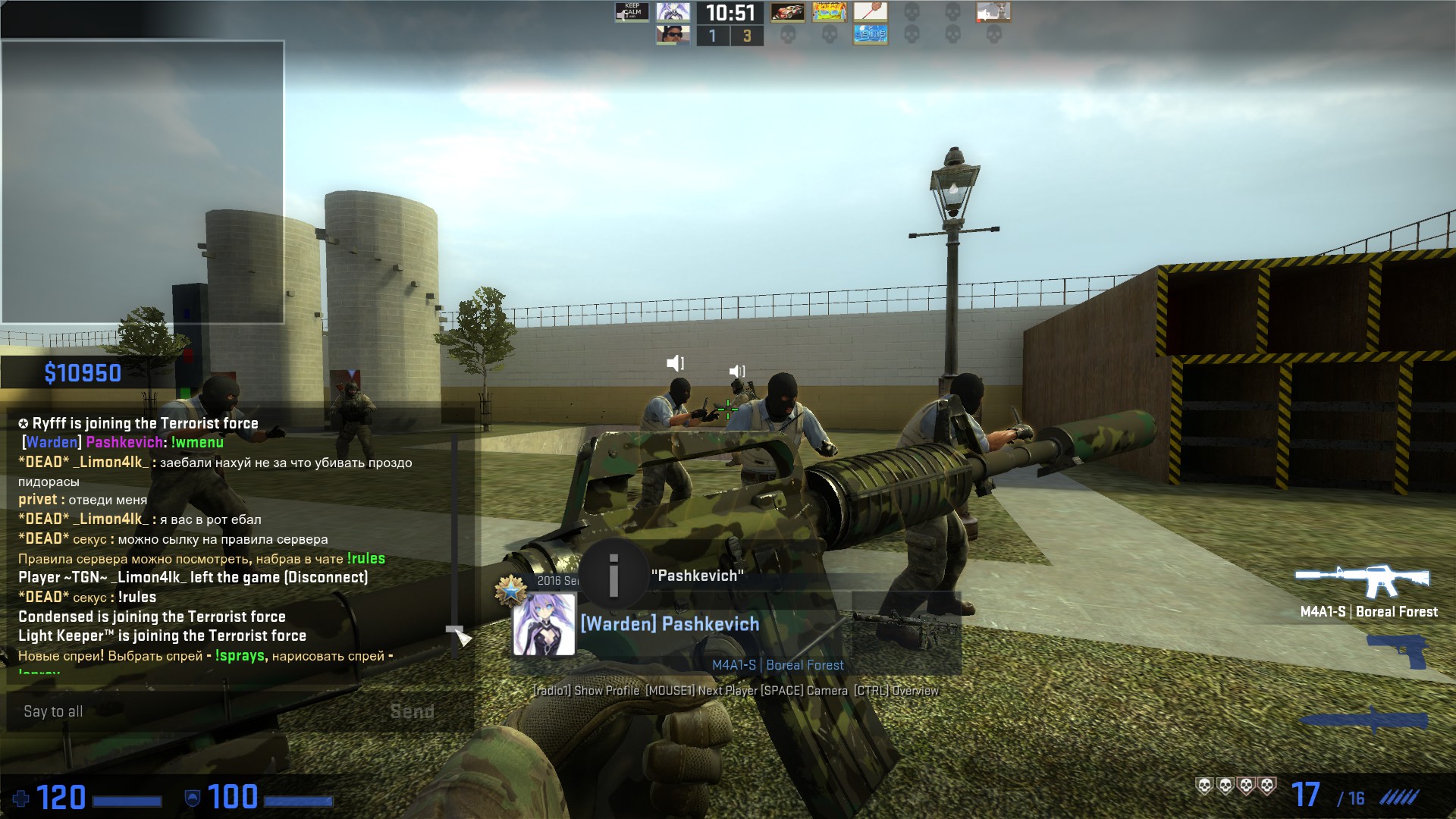This screenshot has height=819, width=1456.
Task: Select the "Keep Calm" player avatar
Action: (x=632, y=12)
